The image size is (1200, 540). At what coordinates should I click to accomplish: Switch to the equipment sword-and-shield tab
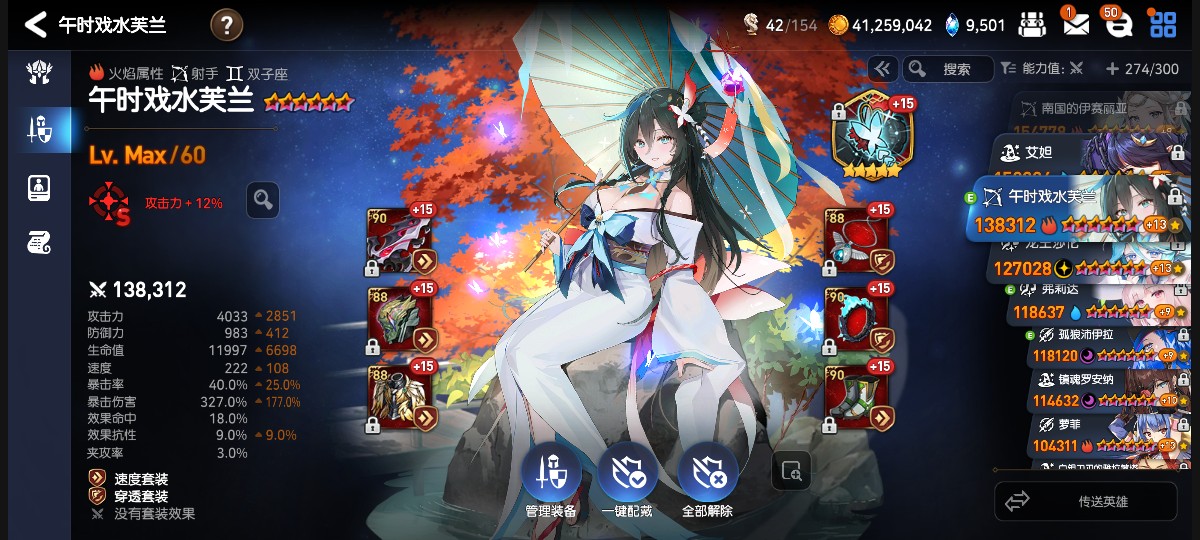tap(39, 129)
